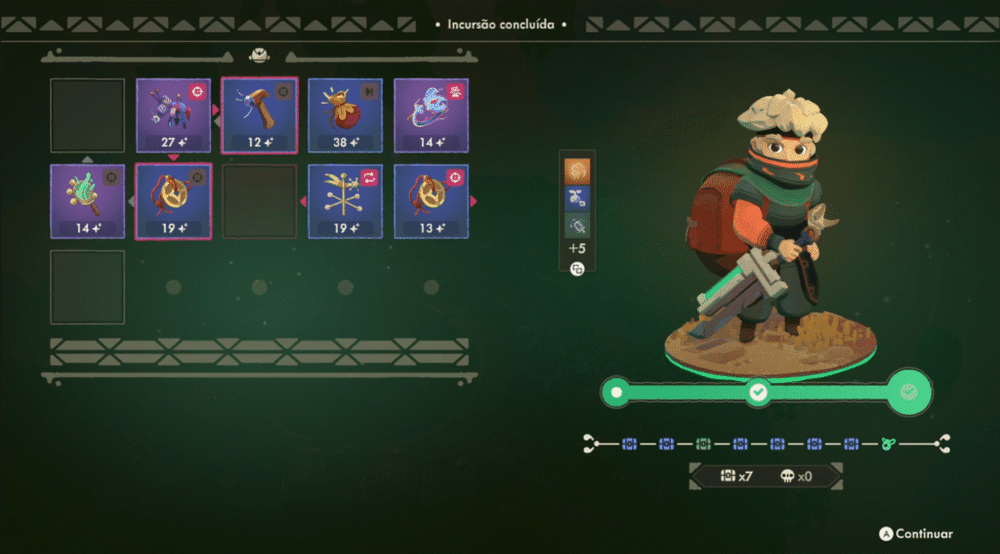Select the wooden hammer relic slot

click(259, 115)
